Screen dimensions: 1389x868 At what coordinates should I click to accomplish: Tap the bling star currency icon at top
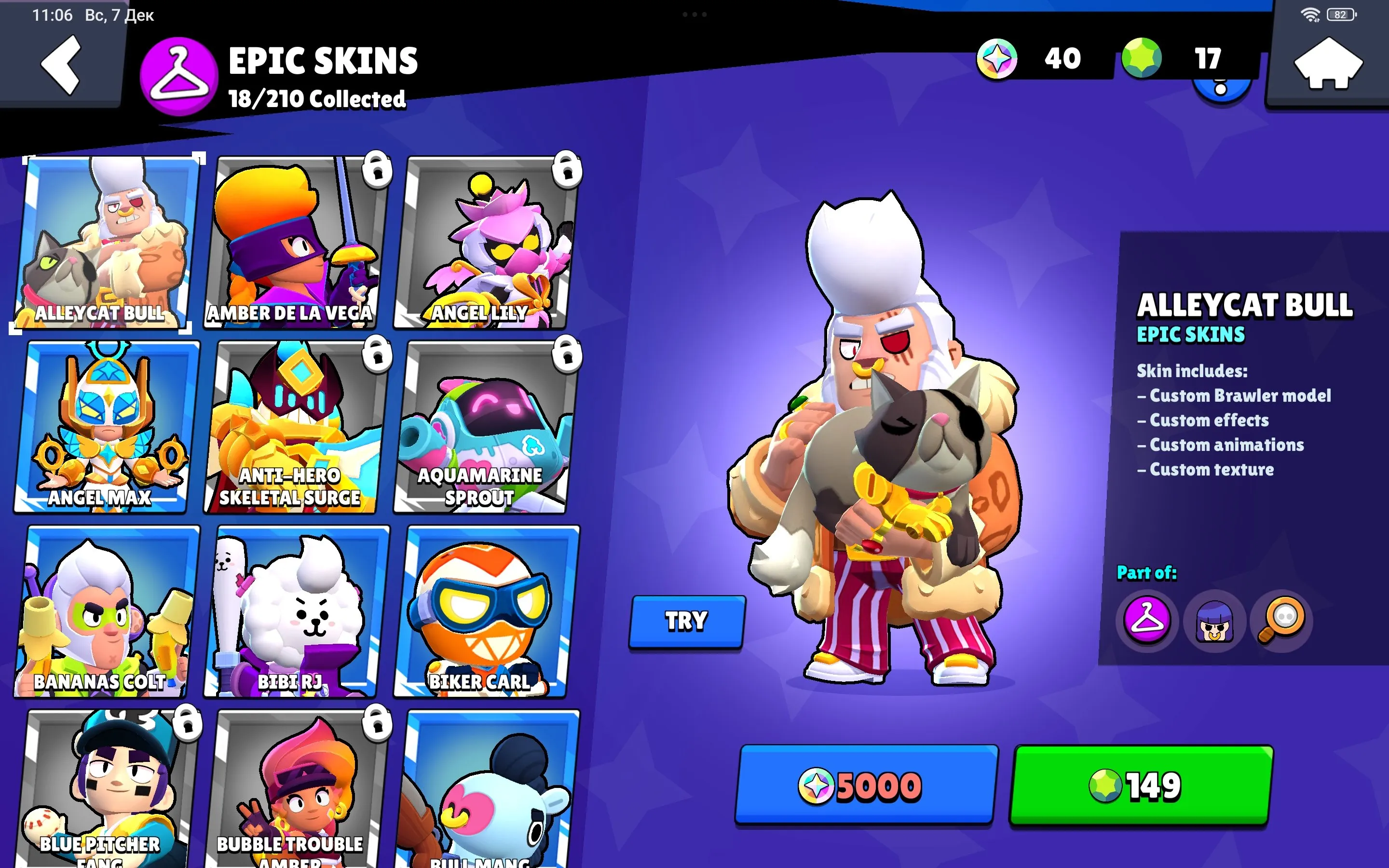click(x=997, y=57)
